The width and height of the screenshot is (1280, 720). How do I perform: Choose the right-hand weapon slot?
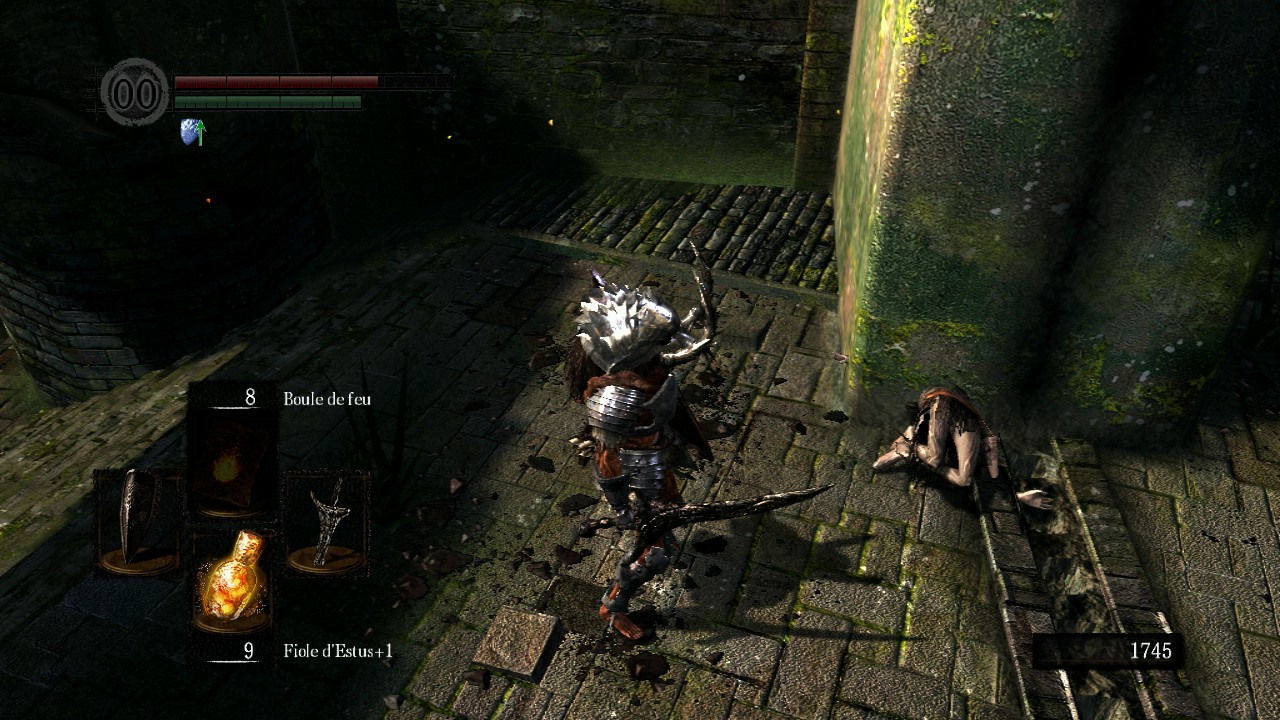[x=327, y=522]
